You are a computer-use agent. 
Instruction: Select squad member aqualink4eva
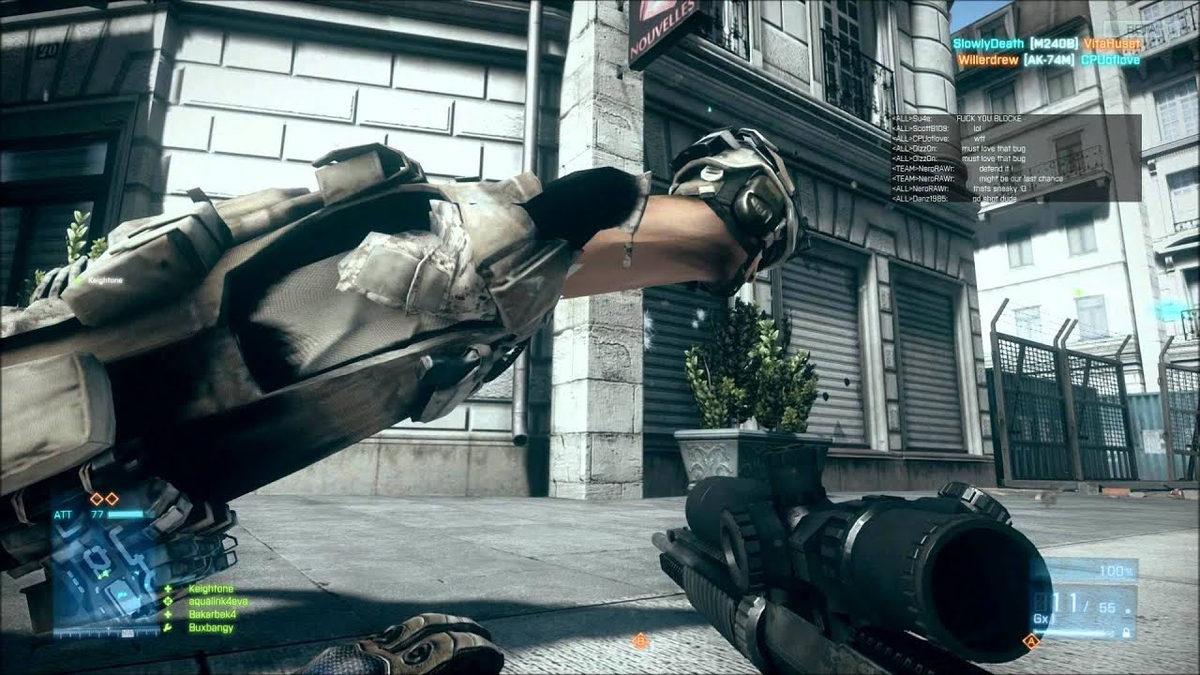(x=217, y=602)
